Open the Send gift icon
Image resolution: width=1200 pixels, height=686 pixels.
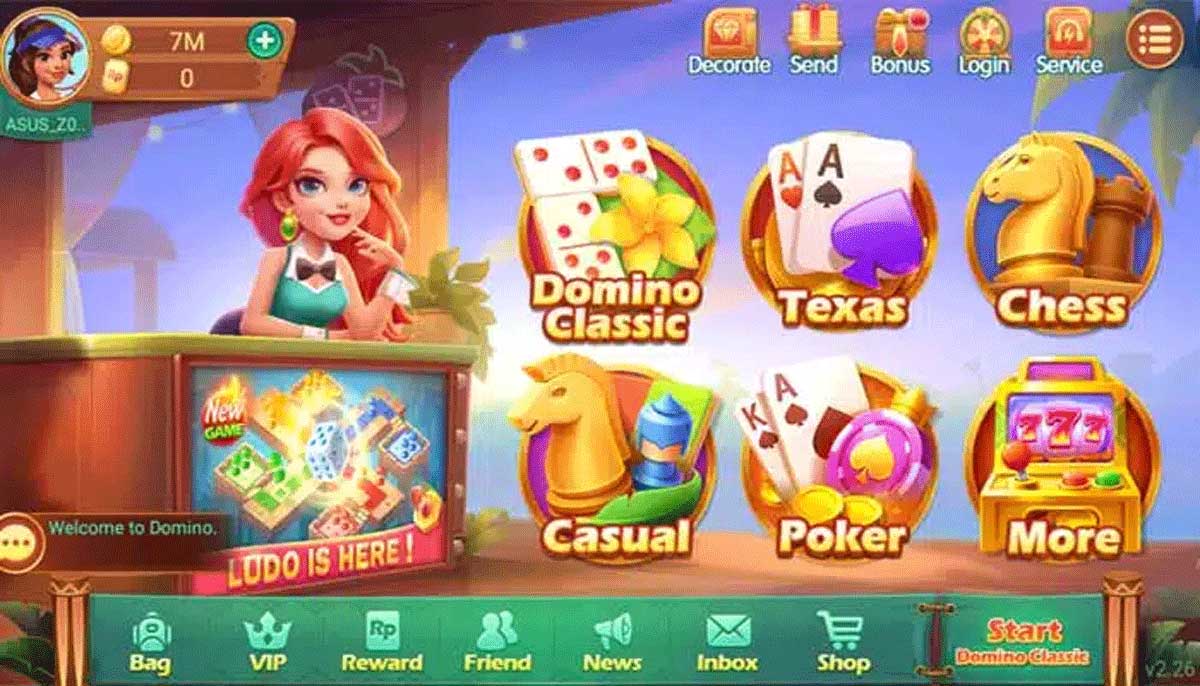coord(814,40)
